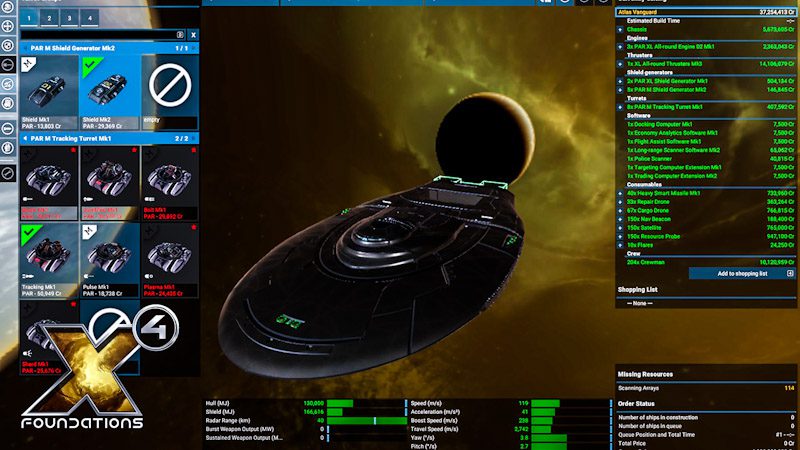This screenshot has width=800, height=450.
Task: Choose the Shield Mk2 generator tile
Action: (x=108, y=93)
